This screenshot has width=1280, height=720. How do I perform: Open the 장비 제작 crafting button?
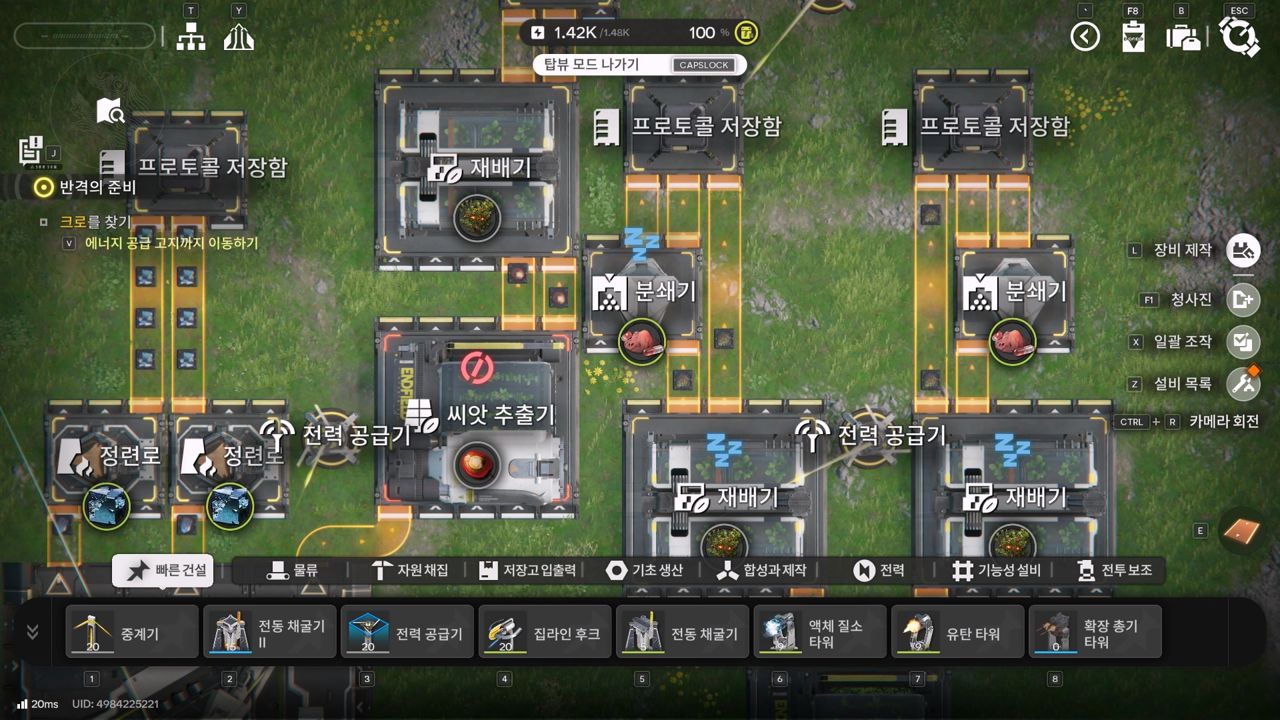click(1243, 250)
